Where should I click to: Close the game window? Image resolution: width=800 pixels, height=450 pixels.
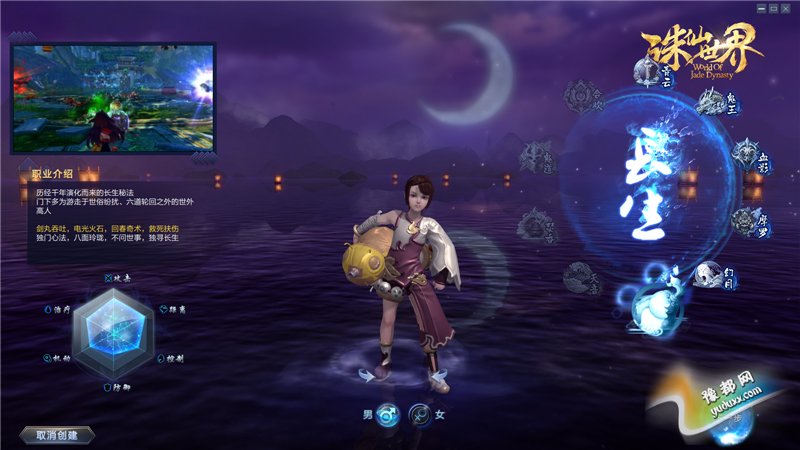pyautogui.click(x=789, y=8)
